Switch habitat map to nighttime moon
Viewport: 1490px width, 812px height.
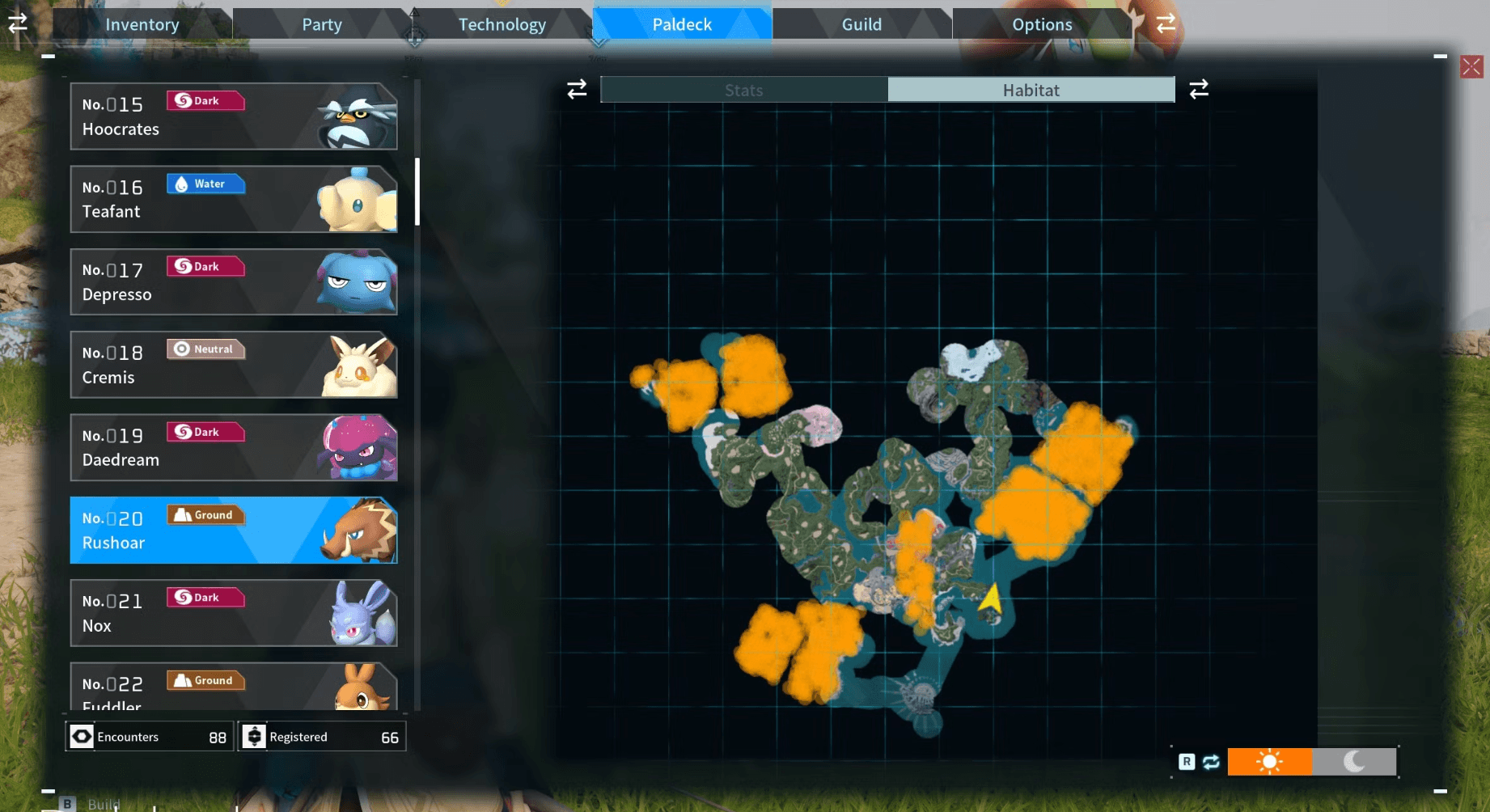pyautogui.click(x=1354, y=762)
